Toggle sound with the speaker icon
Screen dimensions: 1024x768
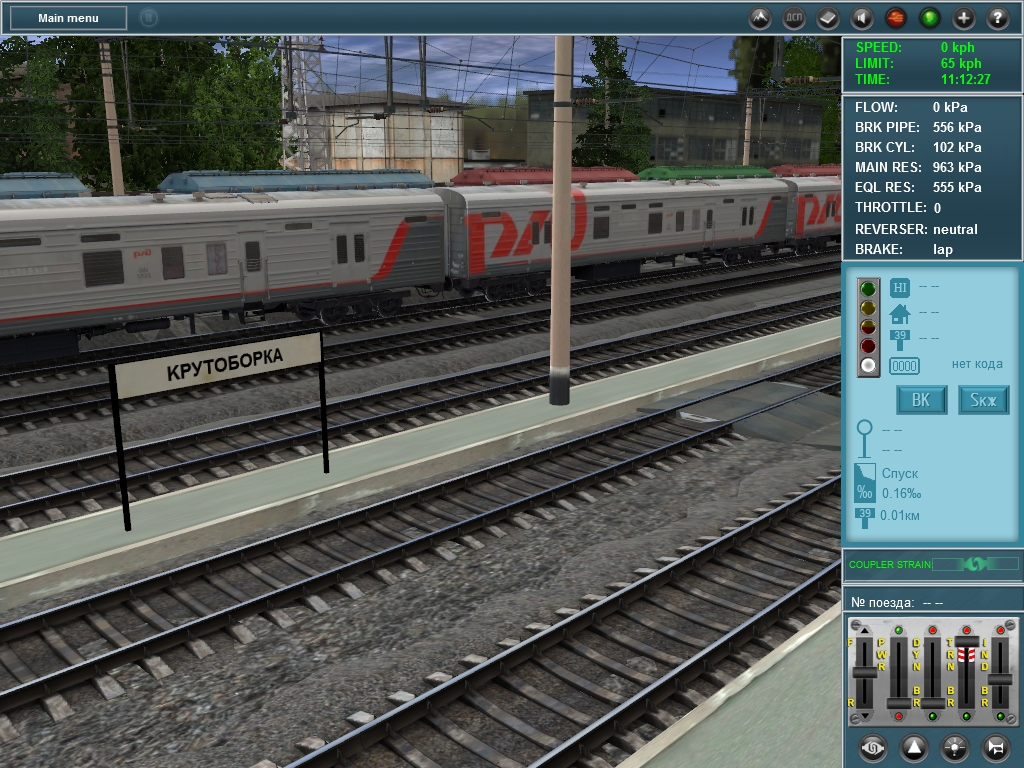pos(862,18)
